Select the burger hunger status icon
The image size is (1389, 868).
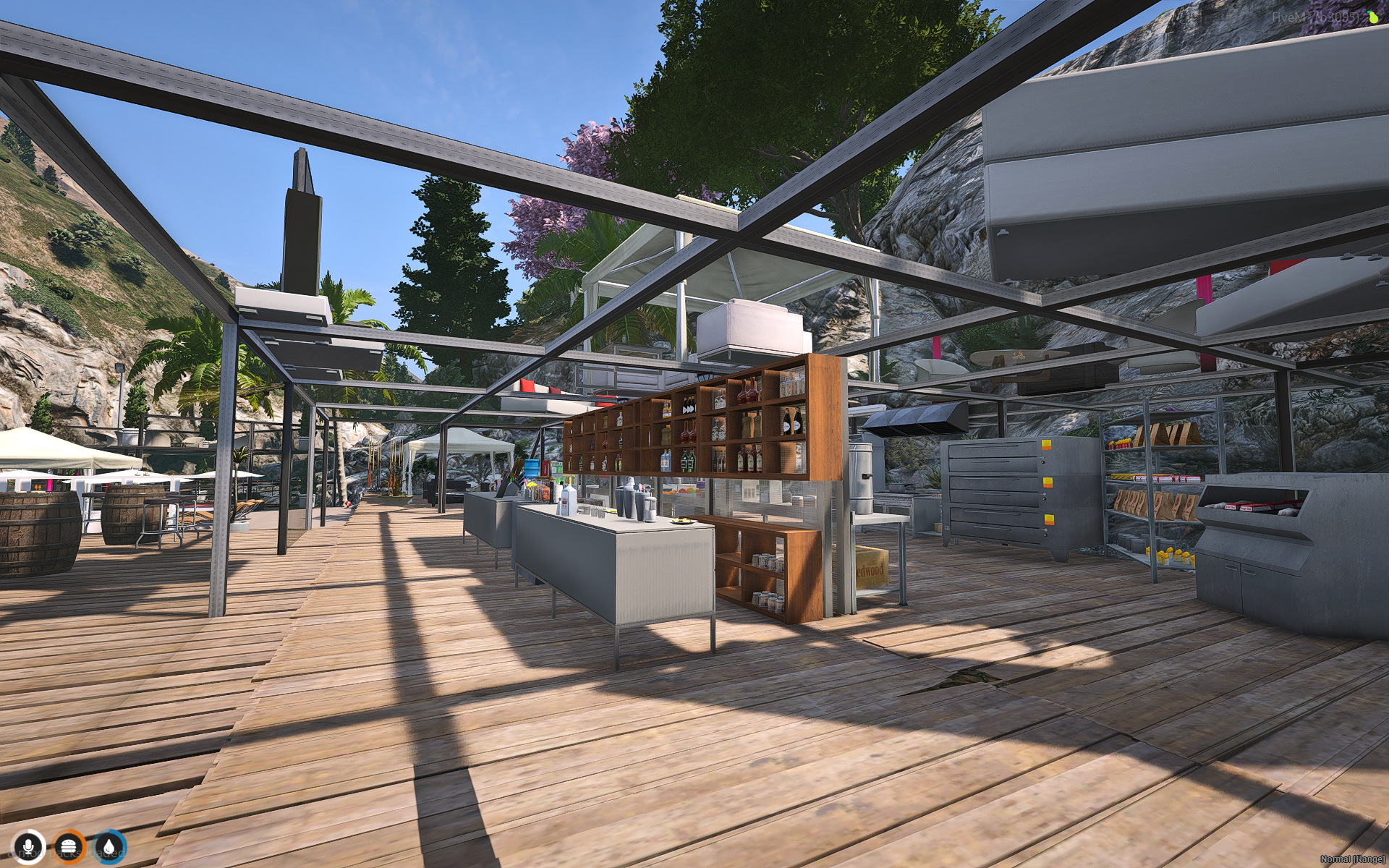coord(69,846)
